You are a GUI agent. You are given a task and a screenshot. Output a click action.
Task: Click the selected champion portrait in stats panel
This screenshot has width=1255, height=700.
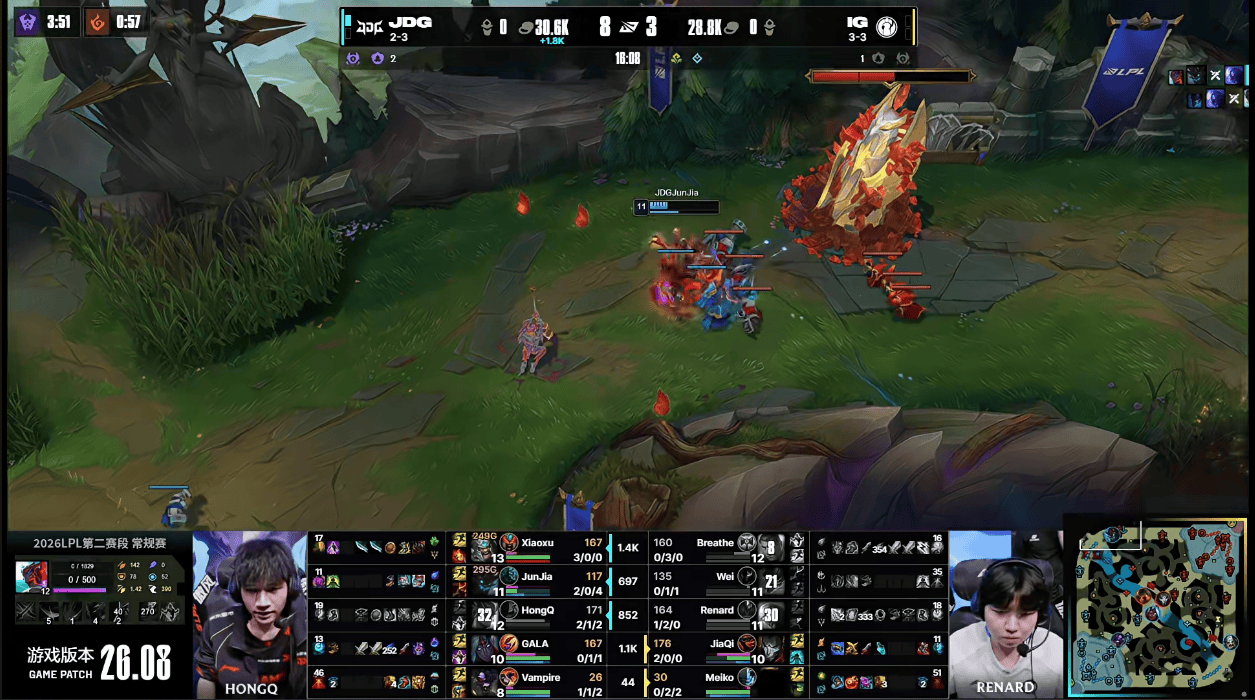(x=31, y=577)
